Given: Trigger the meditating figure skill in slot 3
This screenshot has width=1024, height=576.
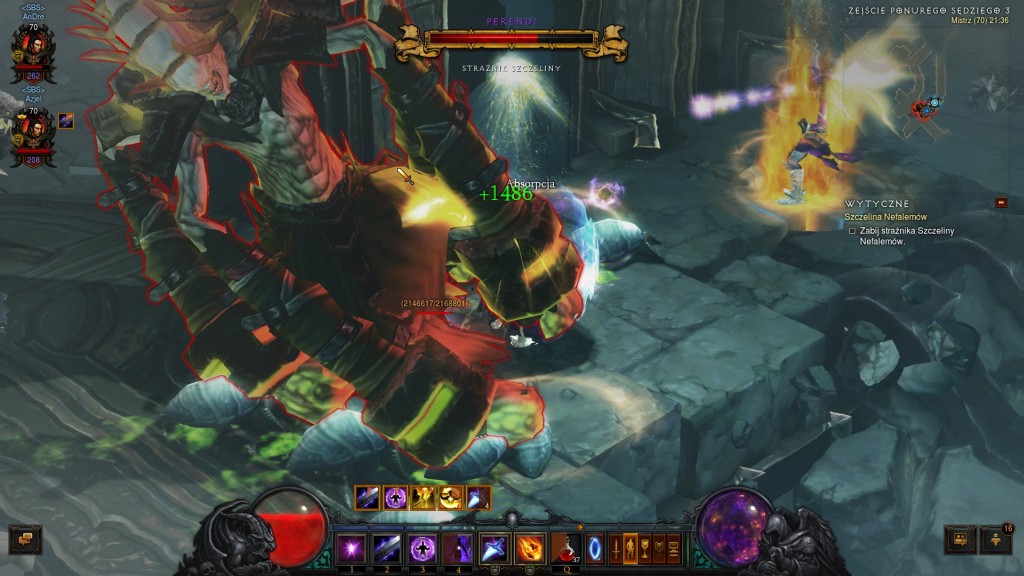Looking at the screenshot, I should tap(422, 549).
